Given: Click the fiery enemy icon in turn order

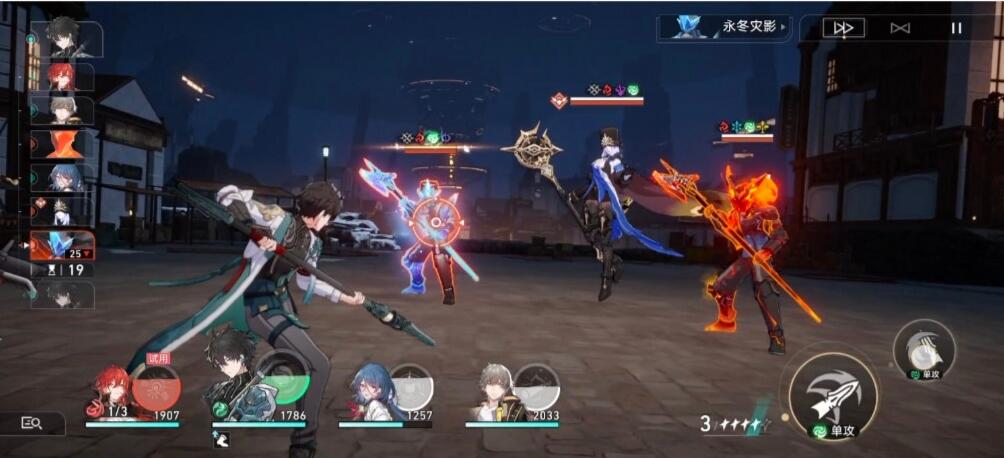Looking at the screenshot, I should [62, 144].
